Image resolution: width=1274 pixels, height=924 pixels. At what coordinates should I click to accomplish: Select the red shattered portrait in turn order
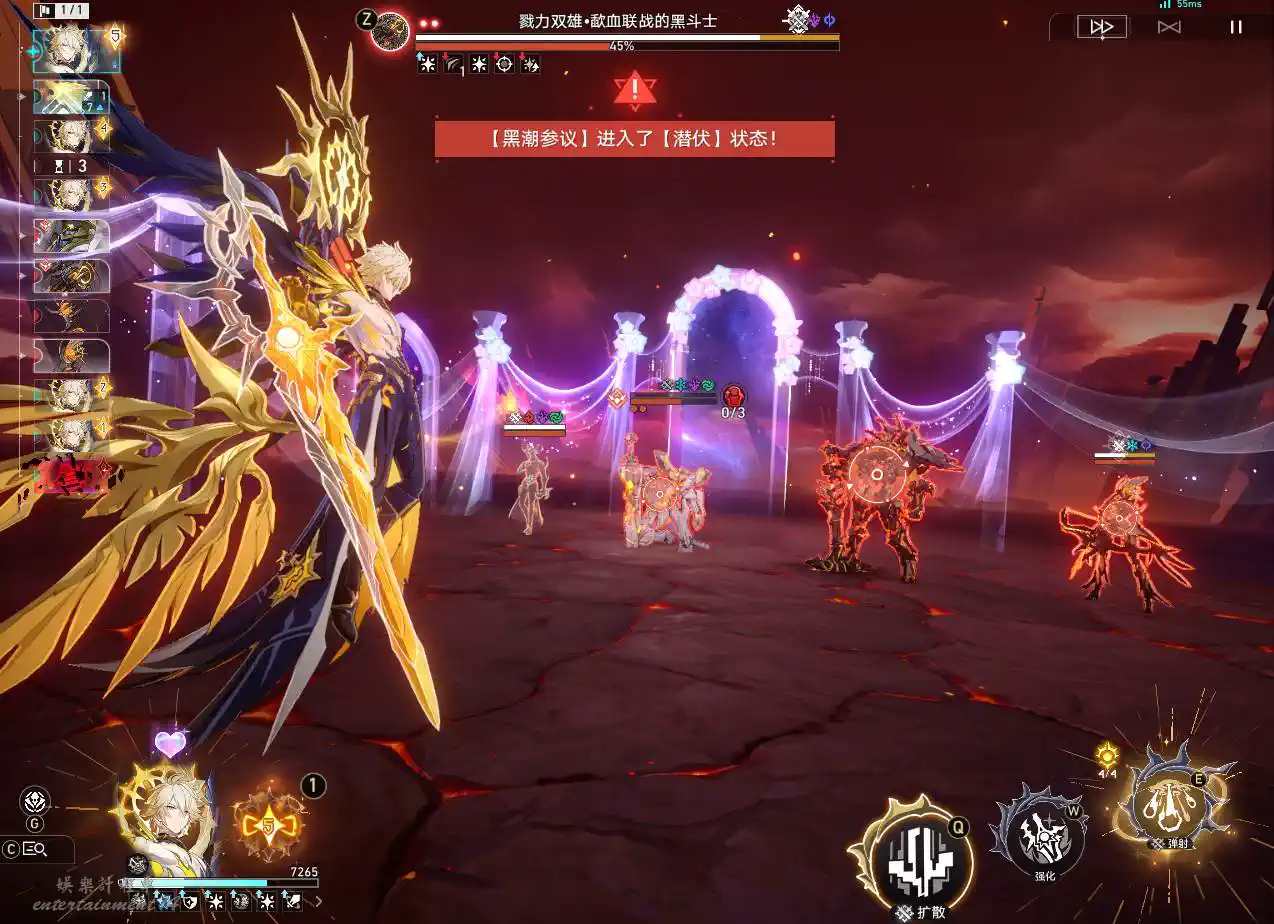(x=71, y=476)
